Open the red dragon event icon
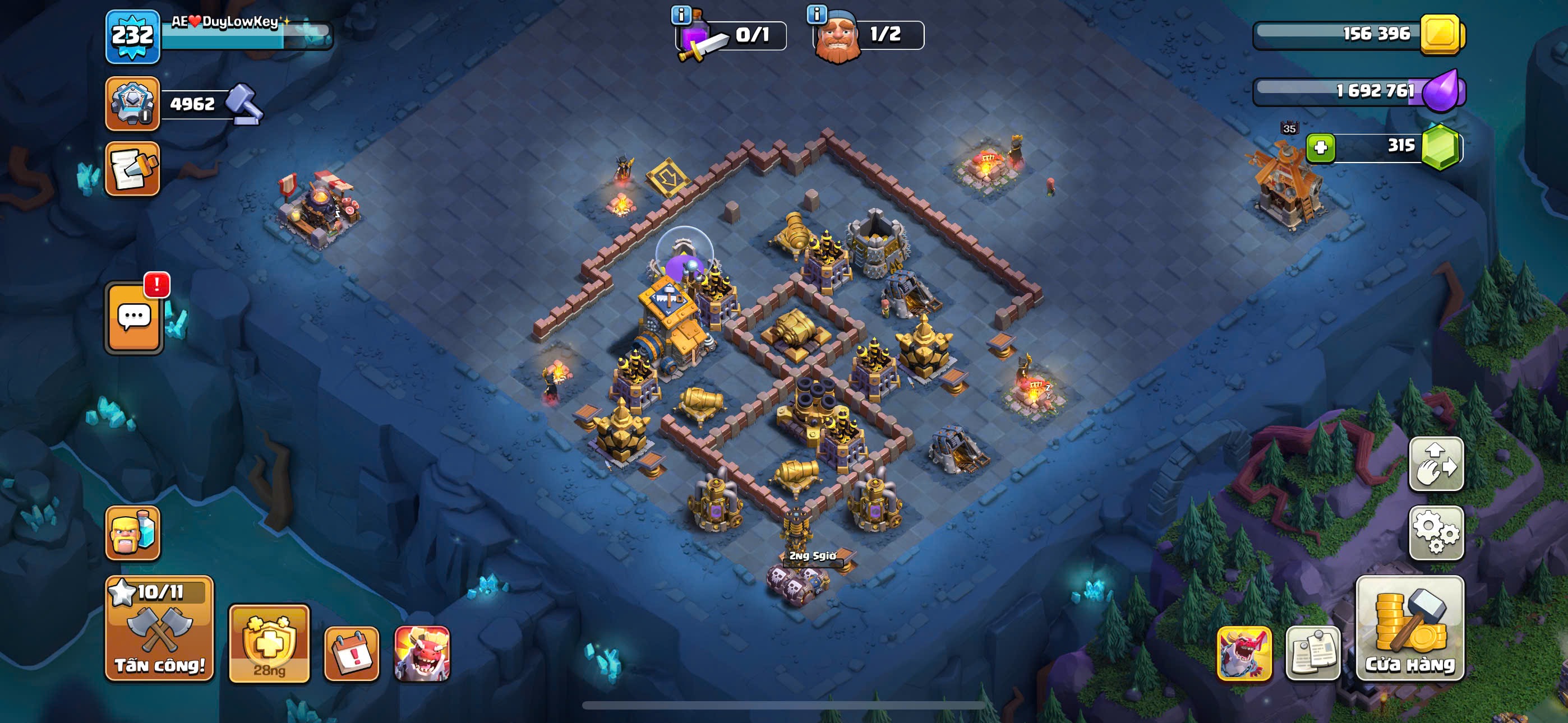 422,654
